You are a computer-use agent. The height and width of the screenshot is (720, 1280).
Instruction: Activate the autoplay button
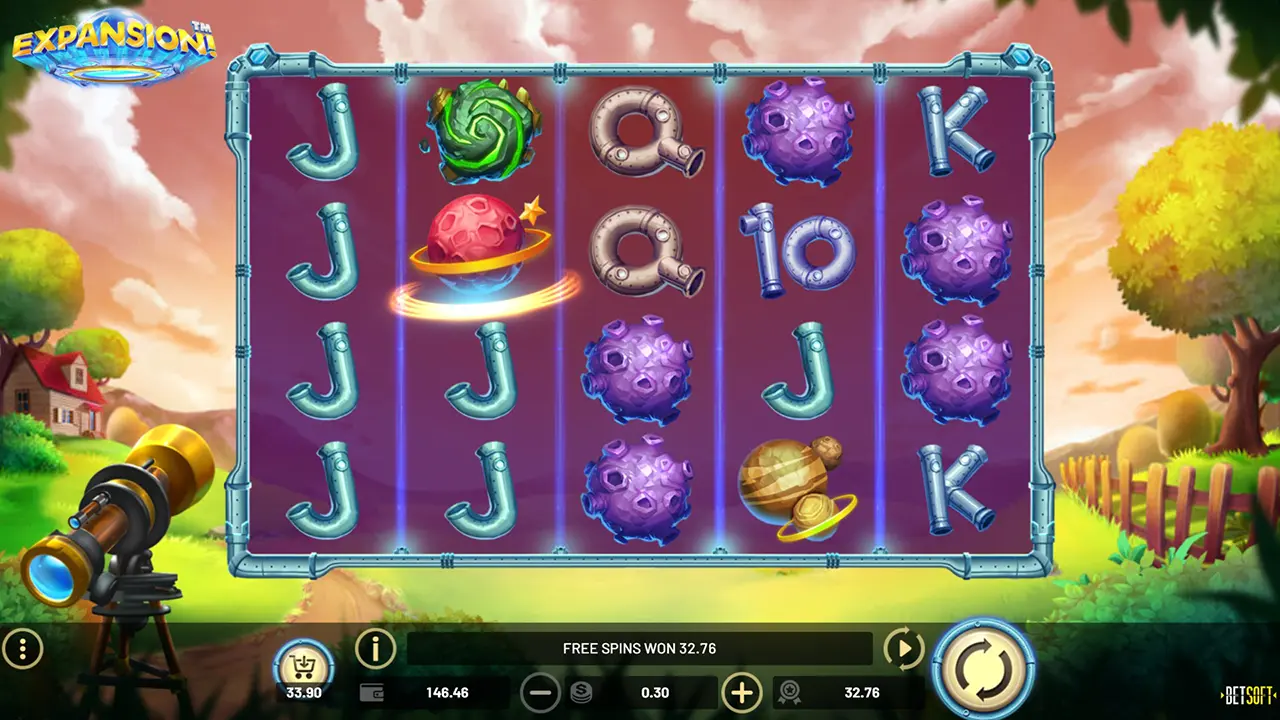click(904, 650)
